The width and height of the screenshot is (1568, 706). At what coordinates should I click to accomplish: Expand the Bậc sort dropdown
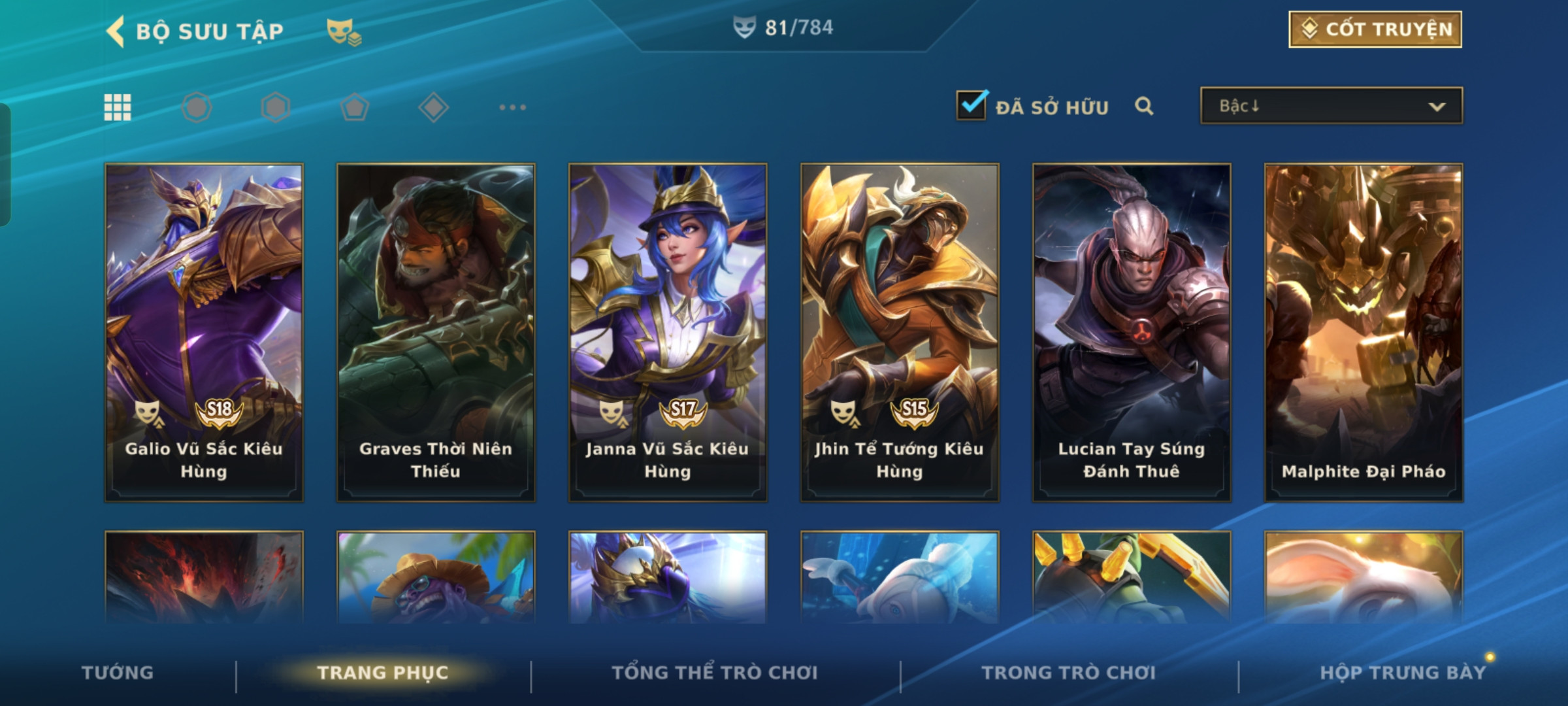pyautogui.click(x=1331, y=106)
